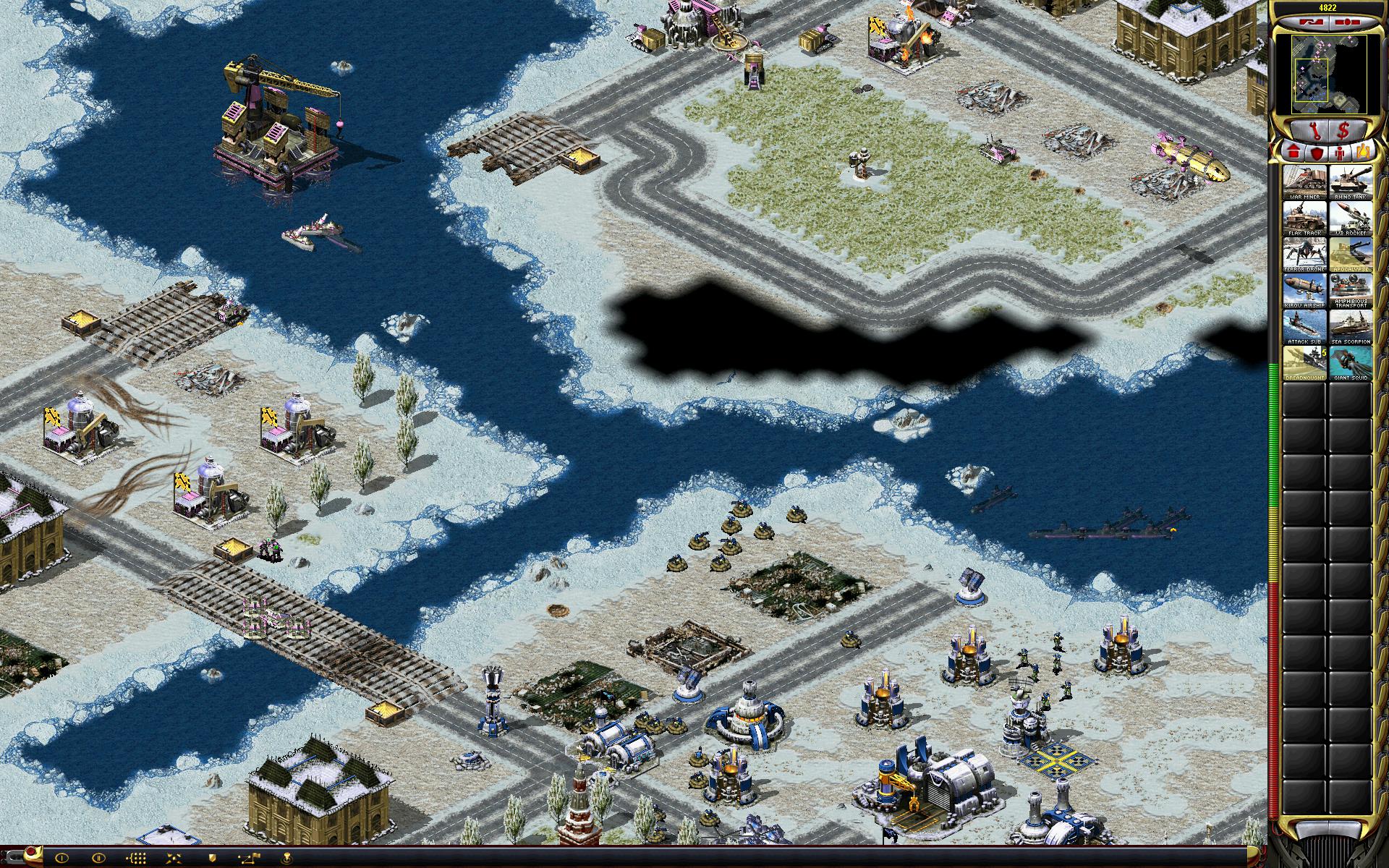Open the red shield defenses tab
The width and height of the screenshot is (1389, 868).
[x=1317, y=153]
